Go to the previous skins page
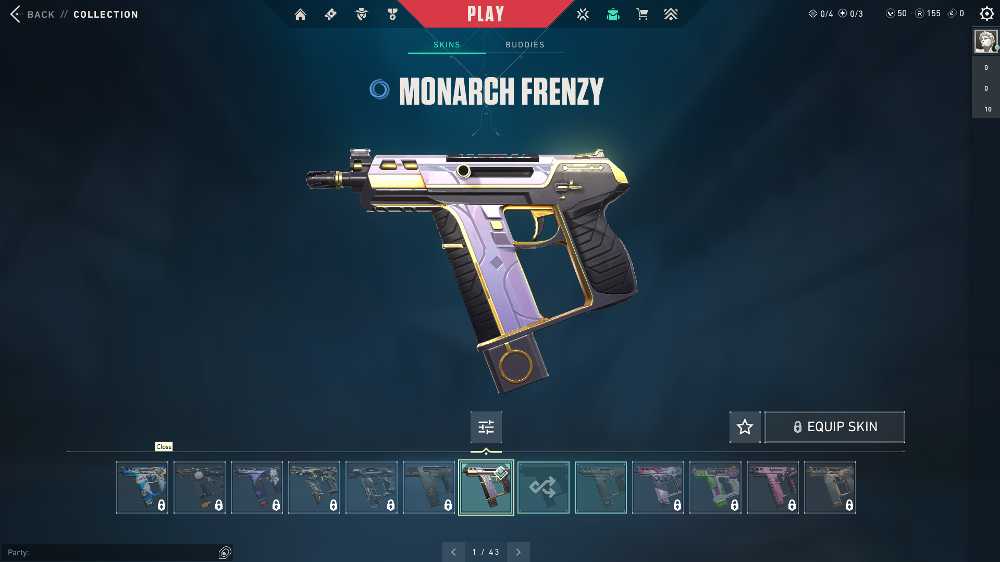 click(453, 551)
